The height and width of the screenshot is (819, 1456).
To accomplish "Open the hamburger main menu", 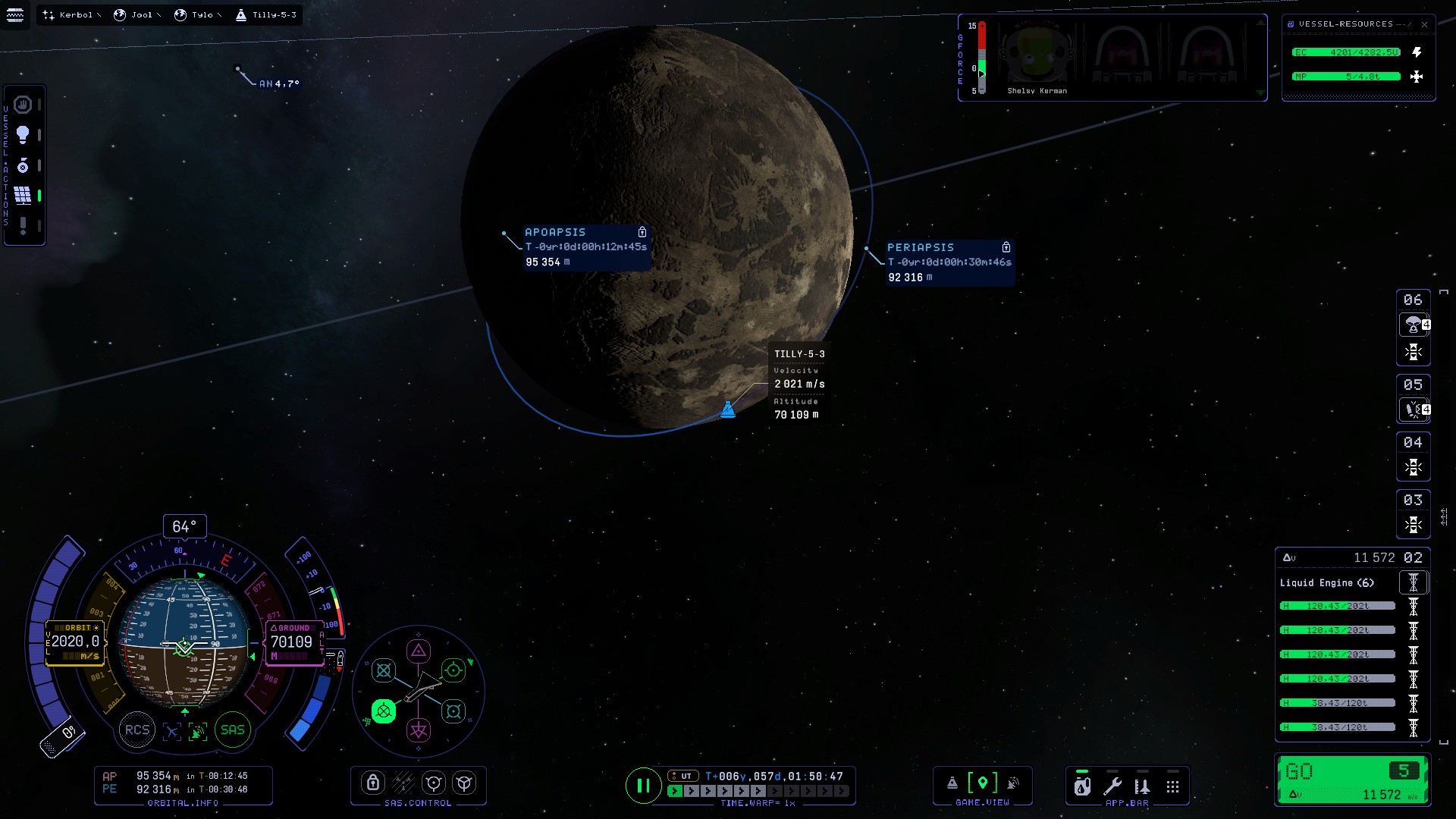I will click(15, 14).
